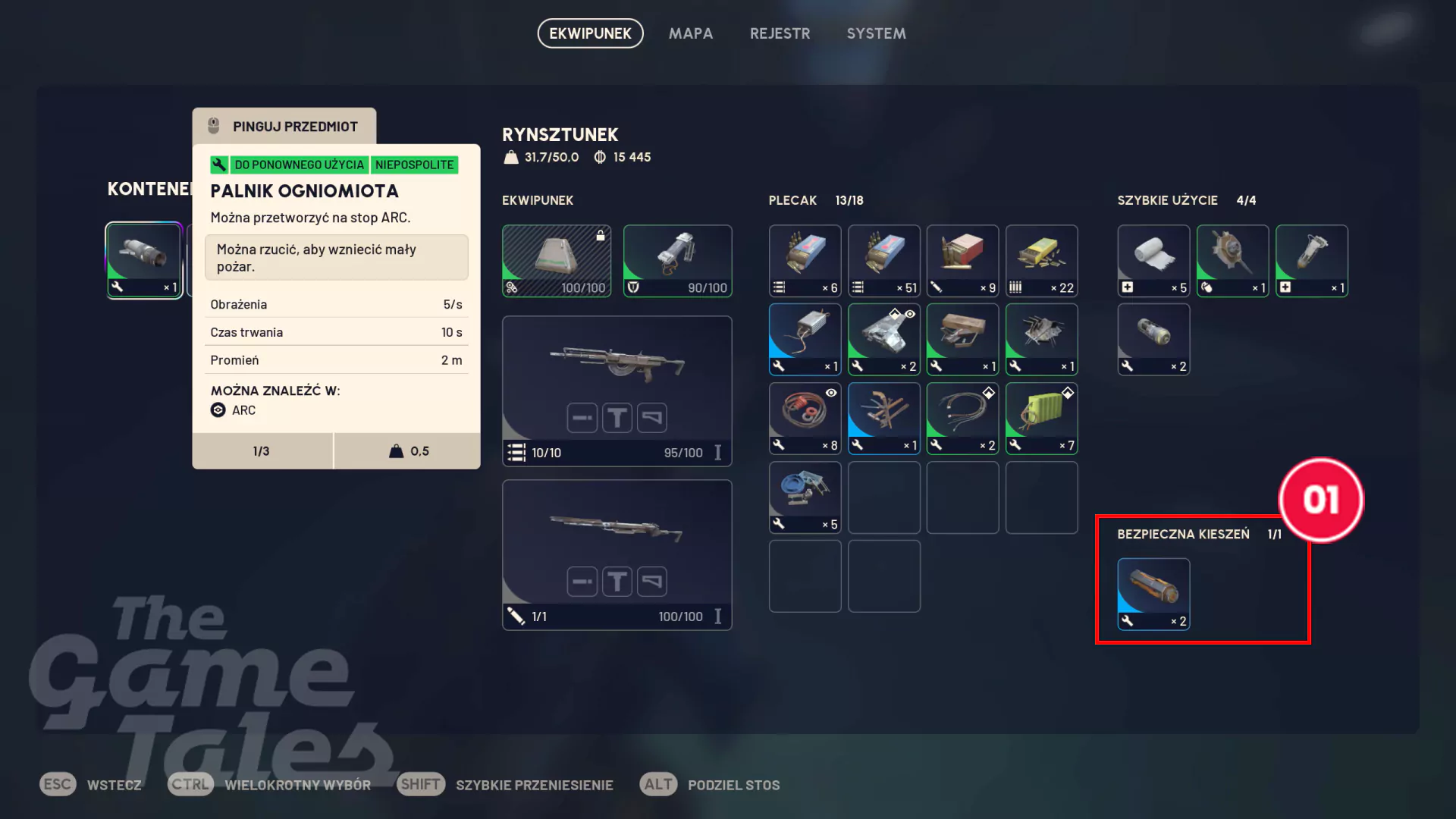Pick the blue hose item stack of 5
The width and height of the screenshot is (1456, 819).
pos(805,497)
